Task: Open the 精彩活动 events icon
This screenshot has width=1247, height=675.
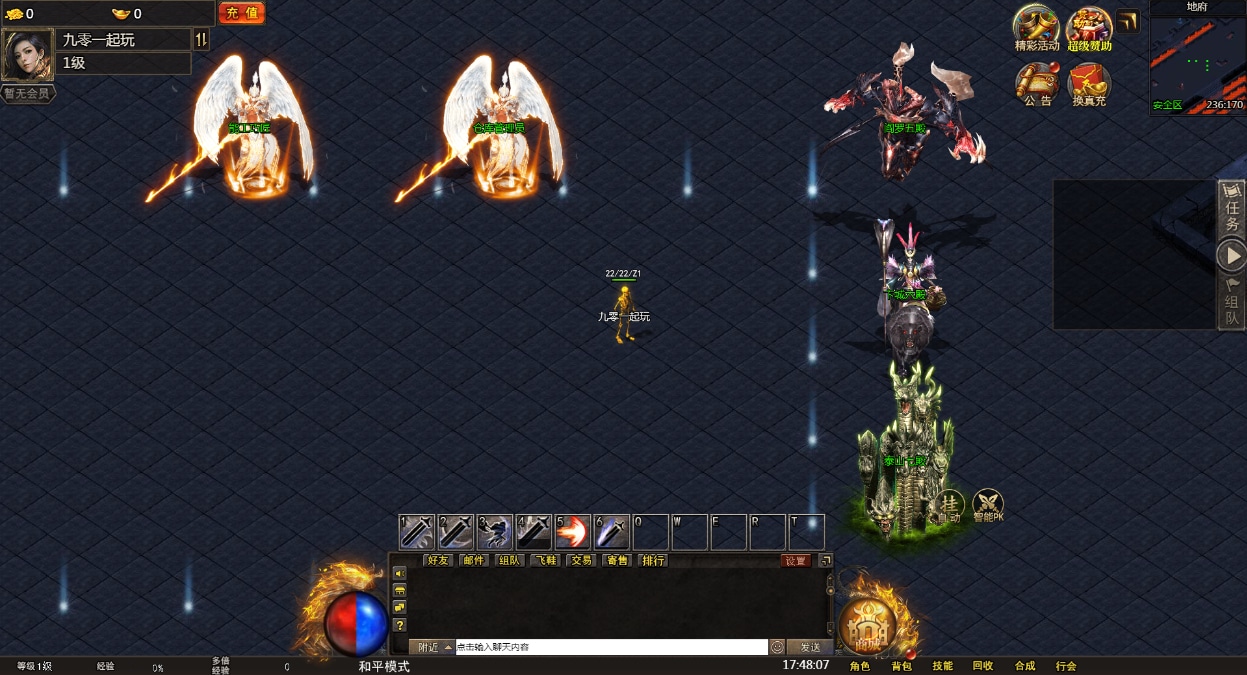Action: pos(1036,28)
